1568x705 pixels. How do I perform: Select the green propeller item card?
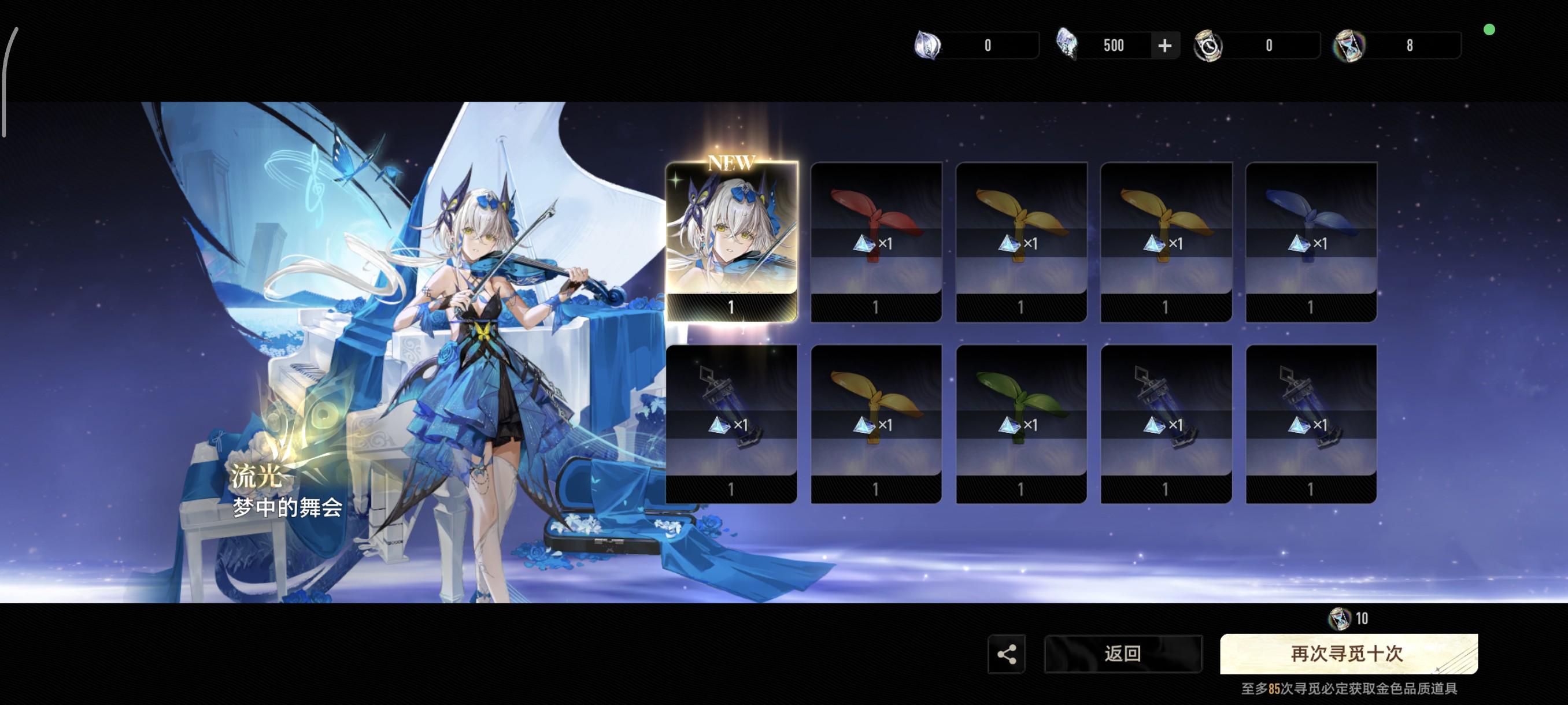1021,424
